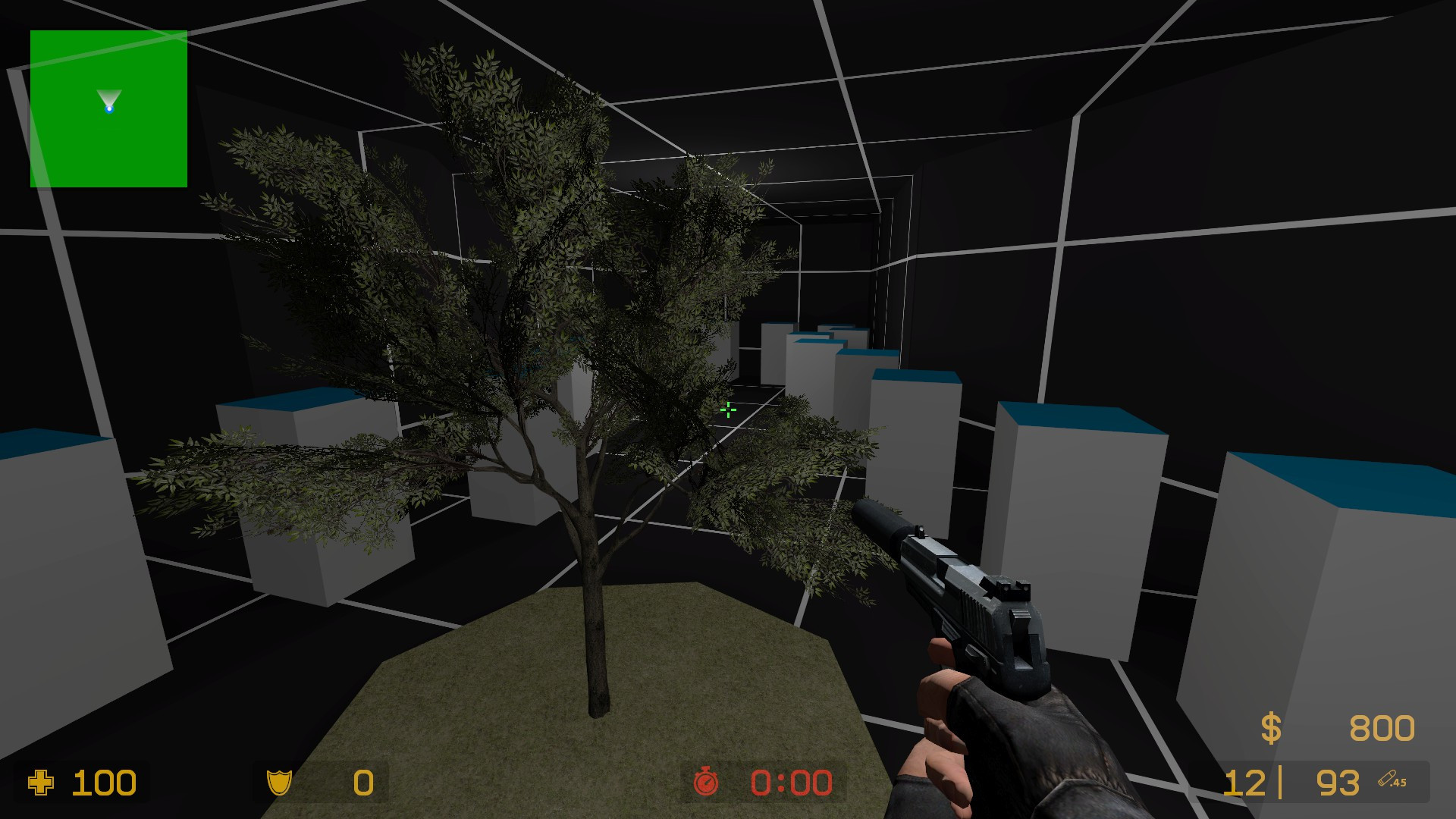Screen dimensions: 1456x819
Task: Click the health value showing 100
Action: click(x=106, y=783)
